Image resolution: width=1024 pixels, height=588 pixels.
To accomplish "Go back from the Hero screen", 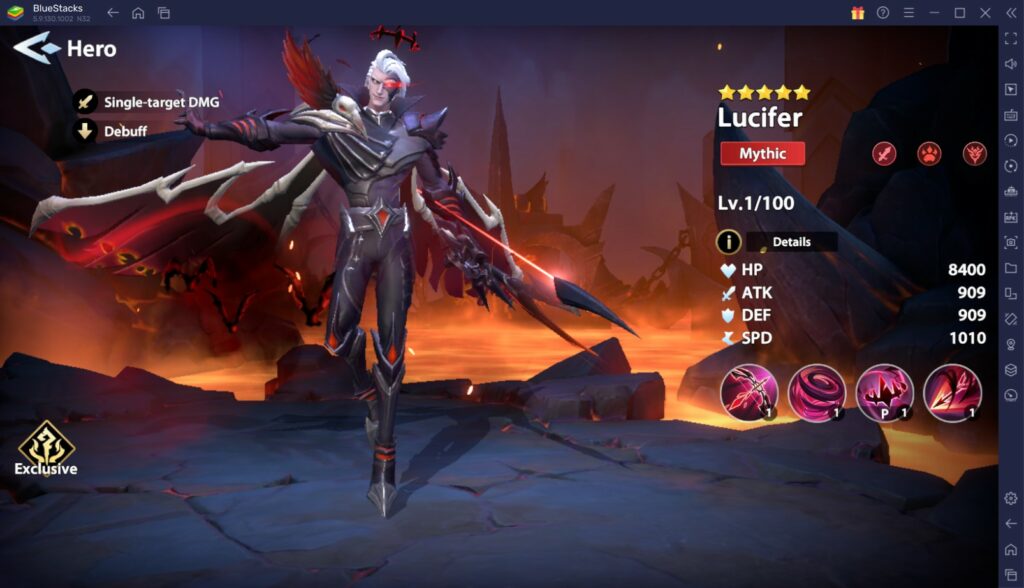I will [36, 47].
